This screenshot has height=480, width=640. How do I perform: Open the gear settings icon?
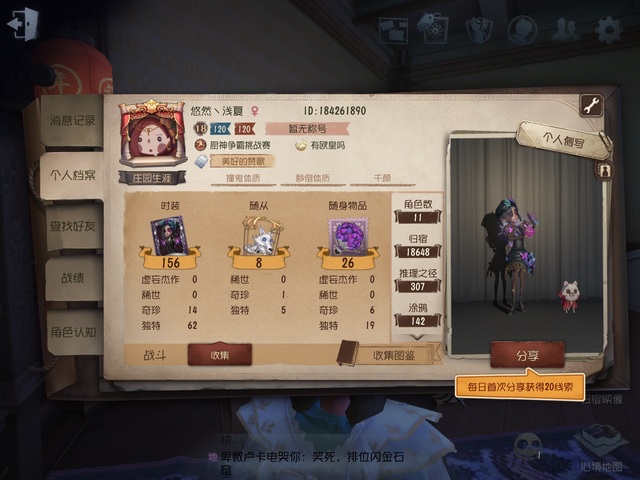point(608,29)
